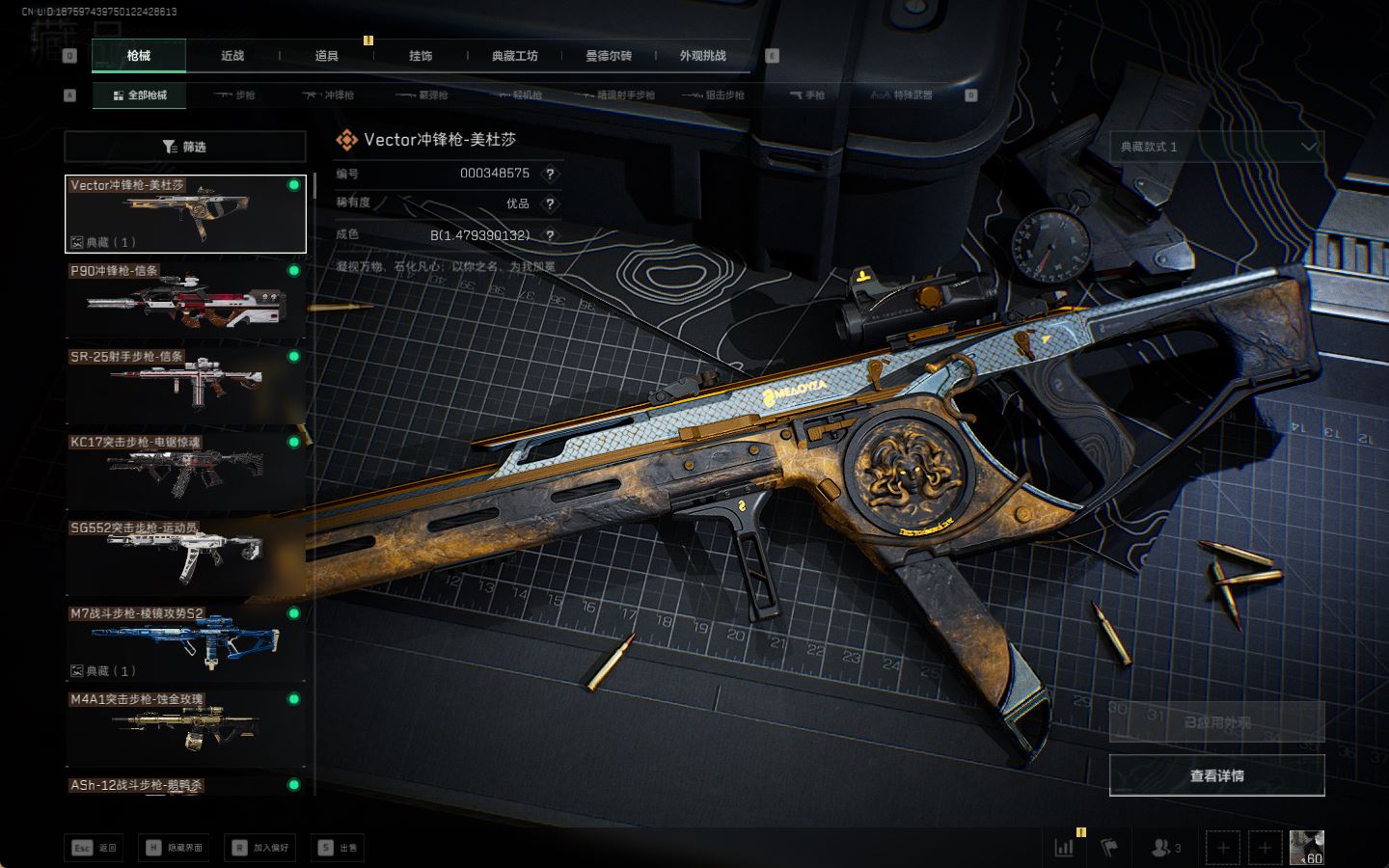
Task: Open the 筛选 filter button
Action: coord(184,147)
